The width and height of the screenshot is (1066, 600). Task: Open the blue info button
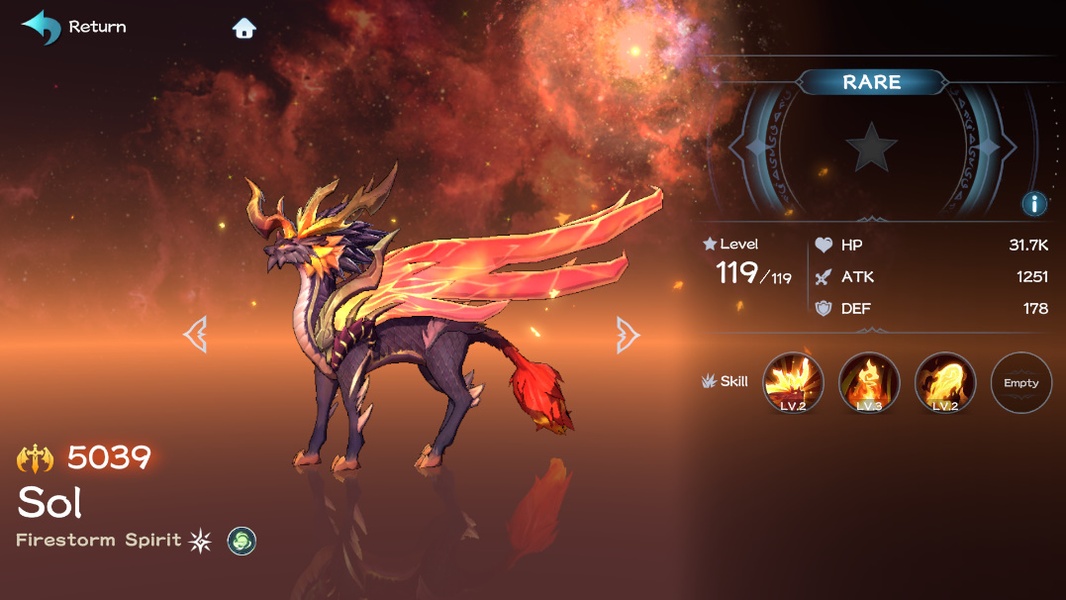(1034, 204)
